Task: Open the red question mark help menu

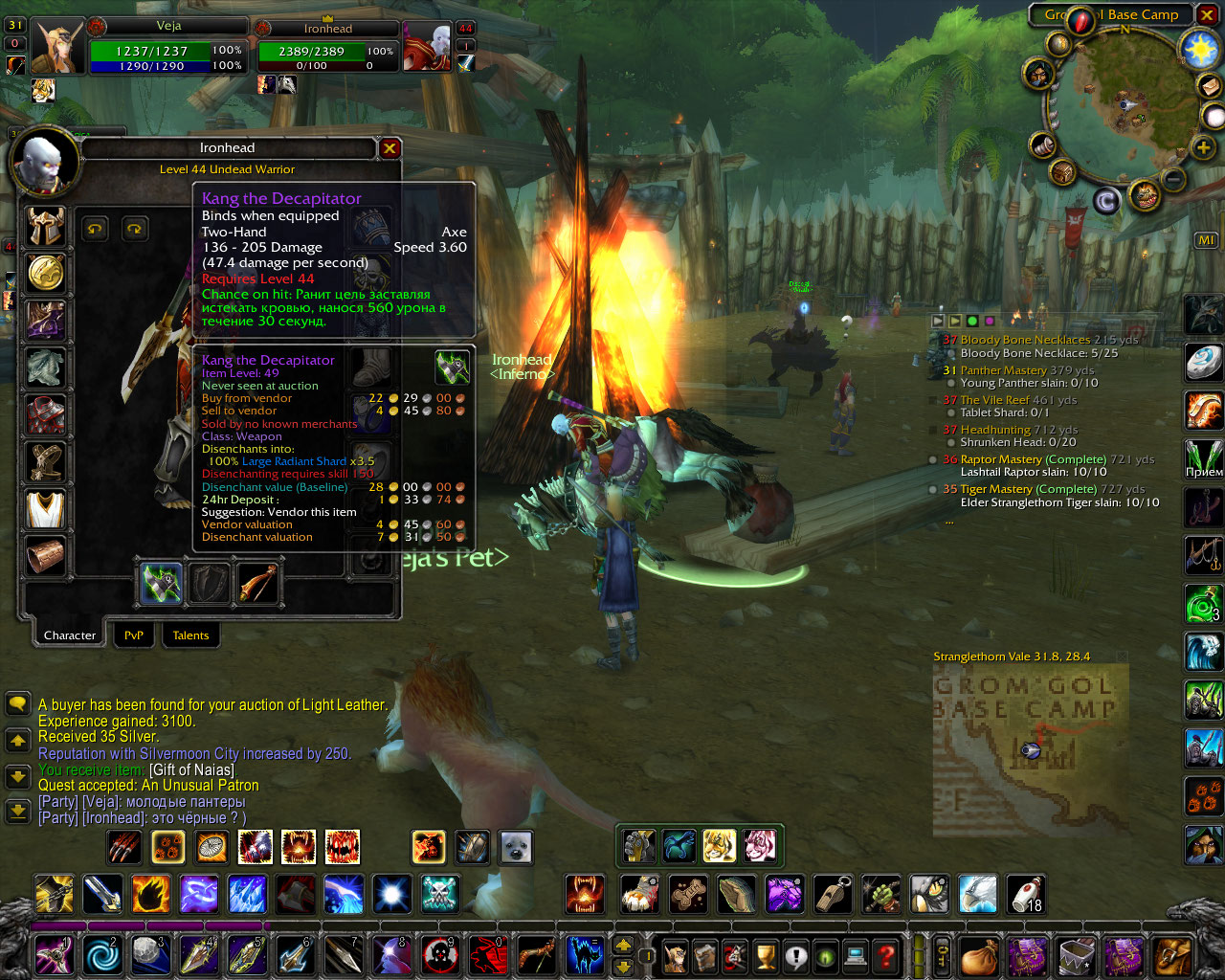Action: [886, 955]
